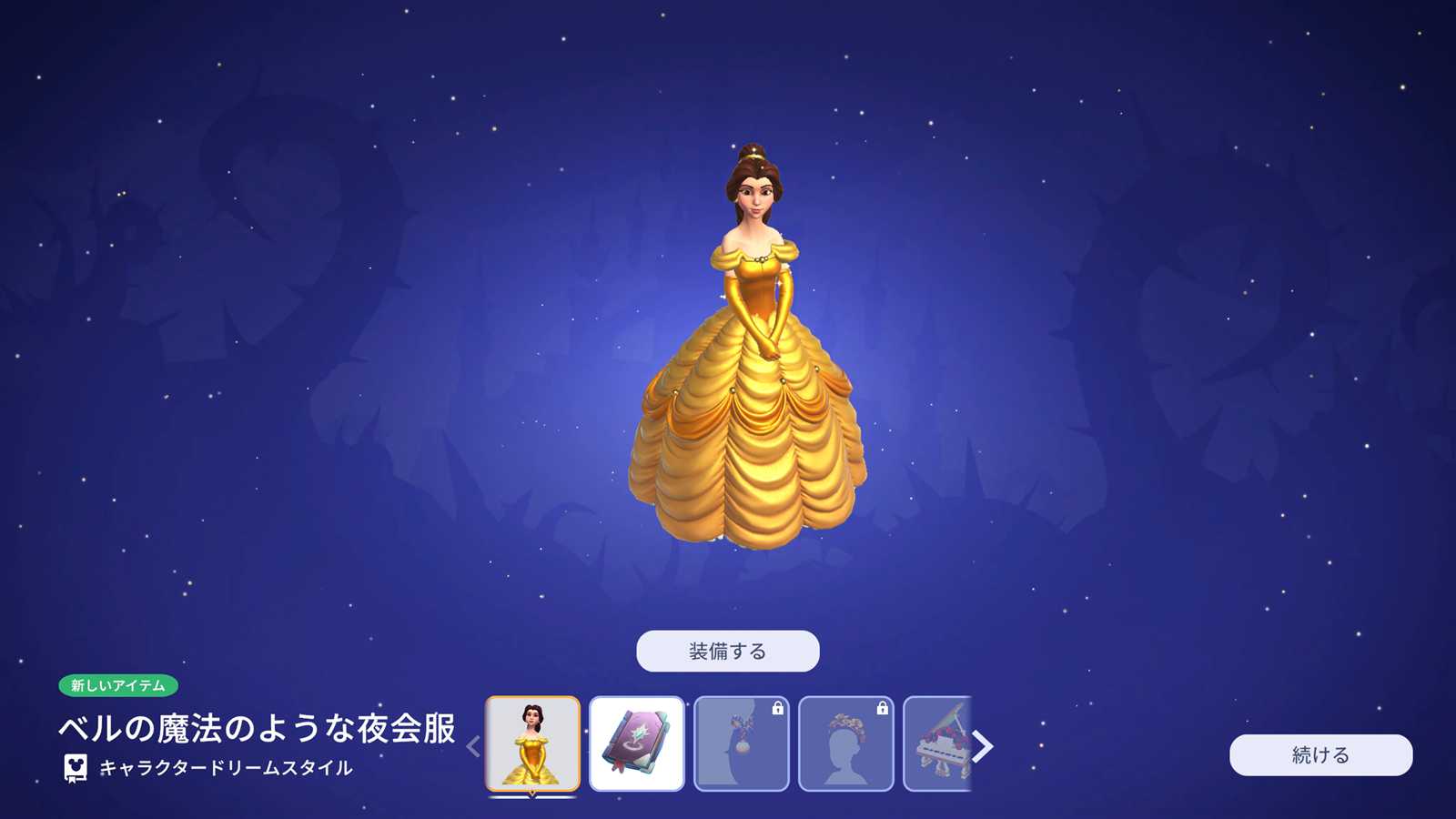Go to previous rewards with left arrow
The image size is (1456, 819).
pyautogui.click(x=473, y=747)
